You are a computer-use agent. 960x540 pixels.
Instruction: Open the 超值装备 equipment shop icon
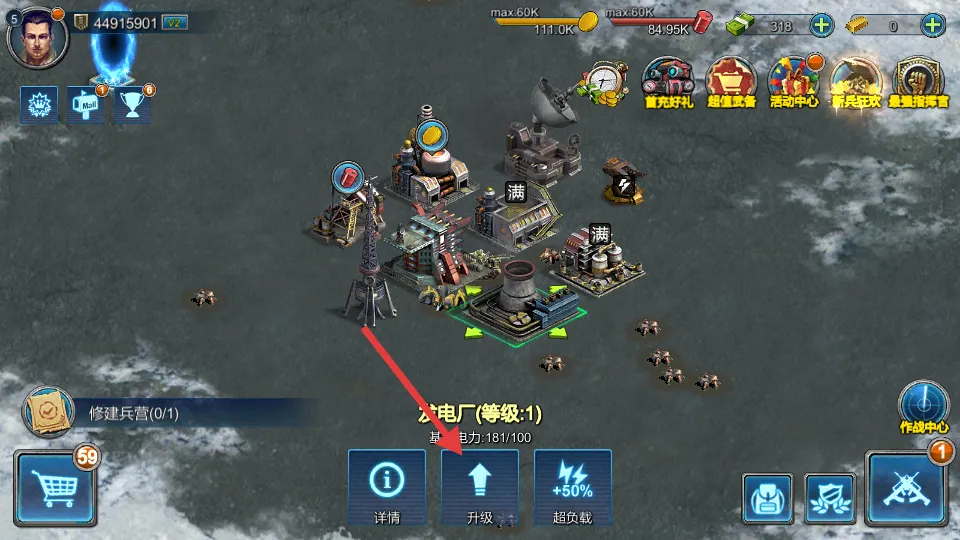[731, 82]
